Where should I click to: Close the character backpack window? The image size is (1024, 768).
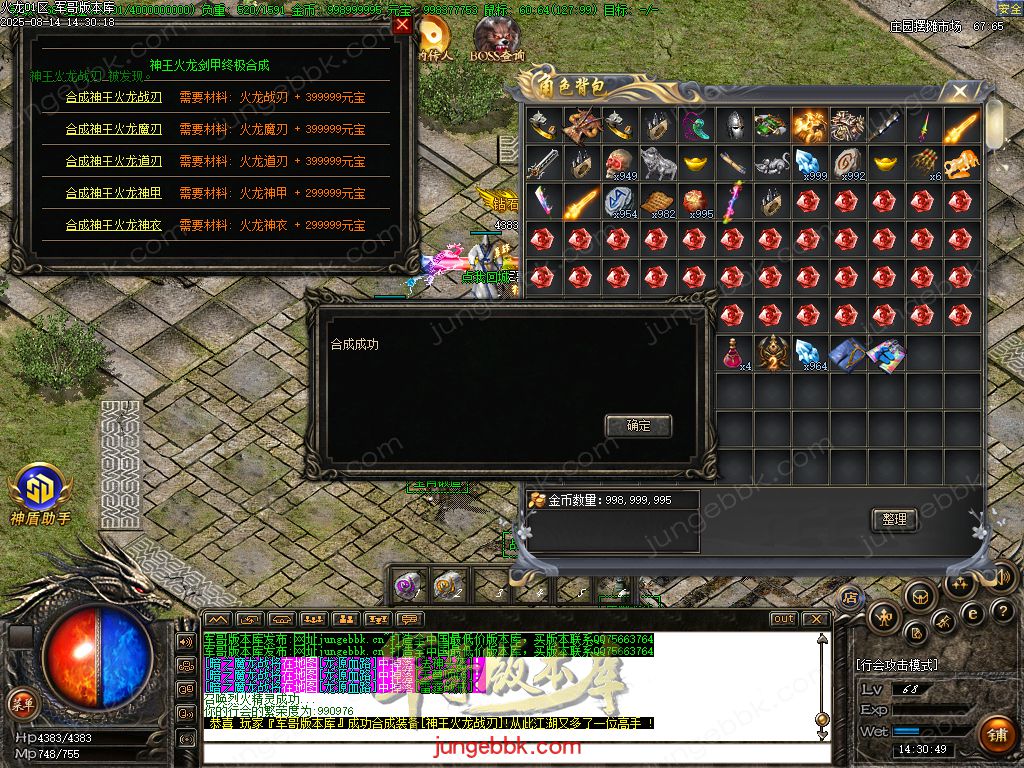pos(960,92)
